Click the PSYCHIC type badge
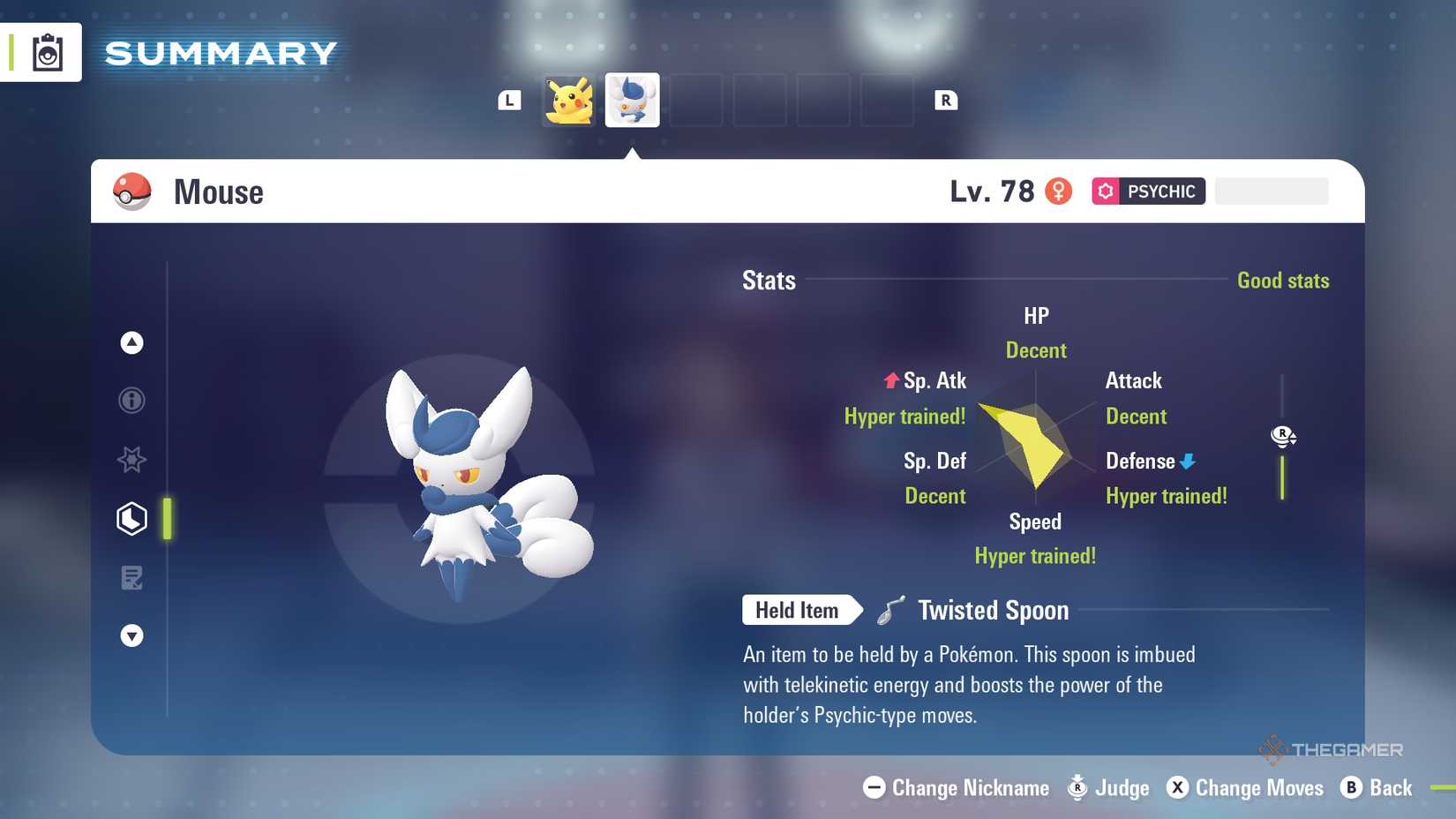Screen dimensions: 1456x819 1147,191
